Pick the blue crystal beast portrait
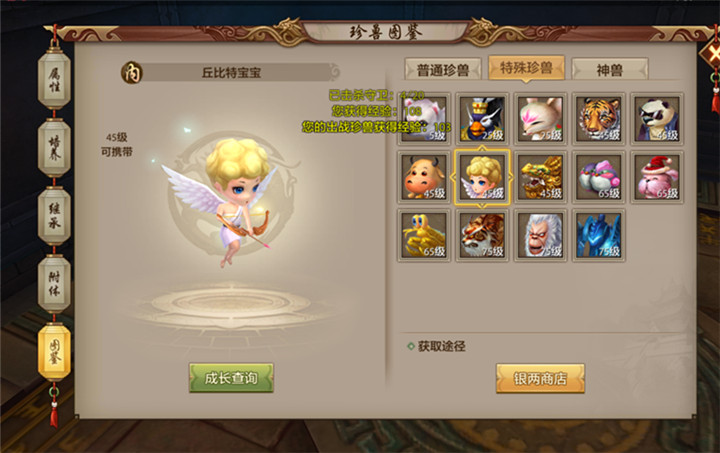Viewport: 720px width, 453px height. point(599,235)
